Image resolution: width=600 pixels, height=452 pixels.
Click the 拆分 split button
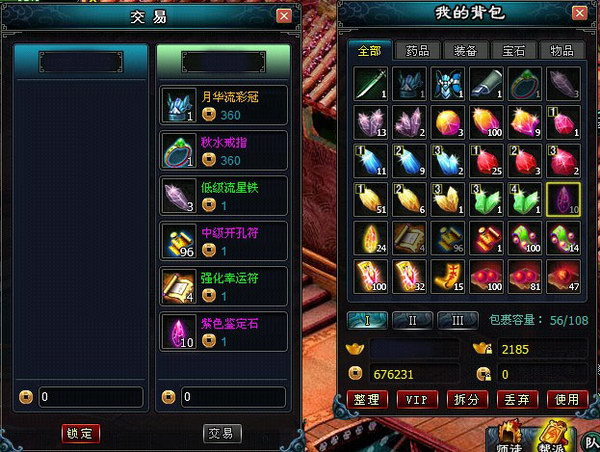coord(467,399)
